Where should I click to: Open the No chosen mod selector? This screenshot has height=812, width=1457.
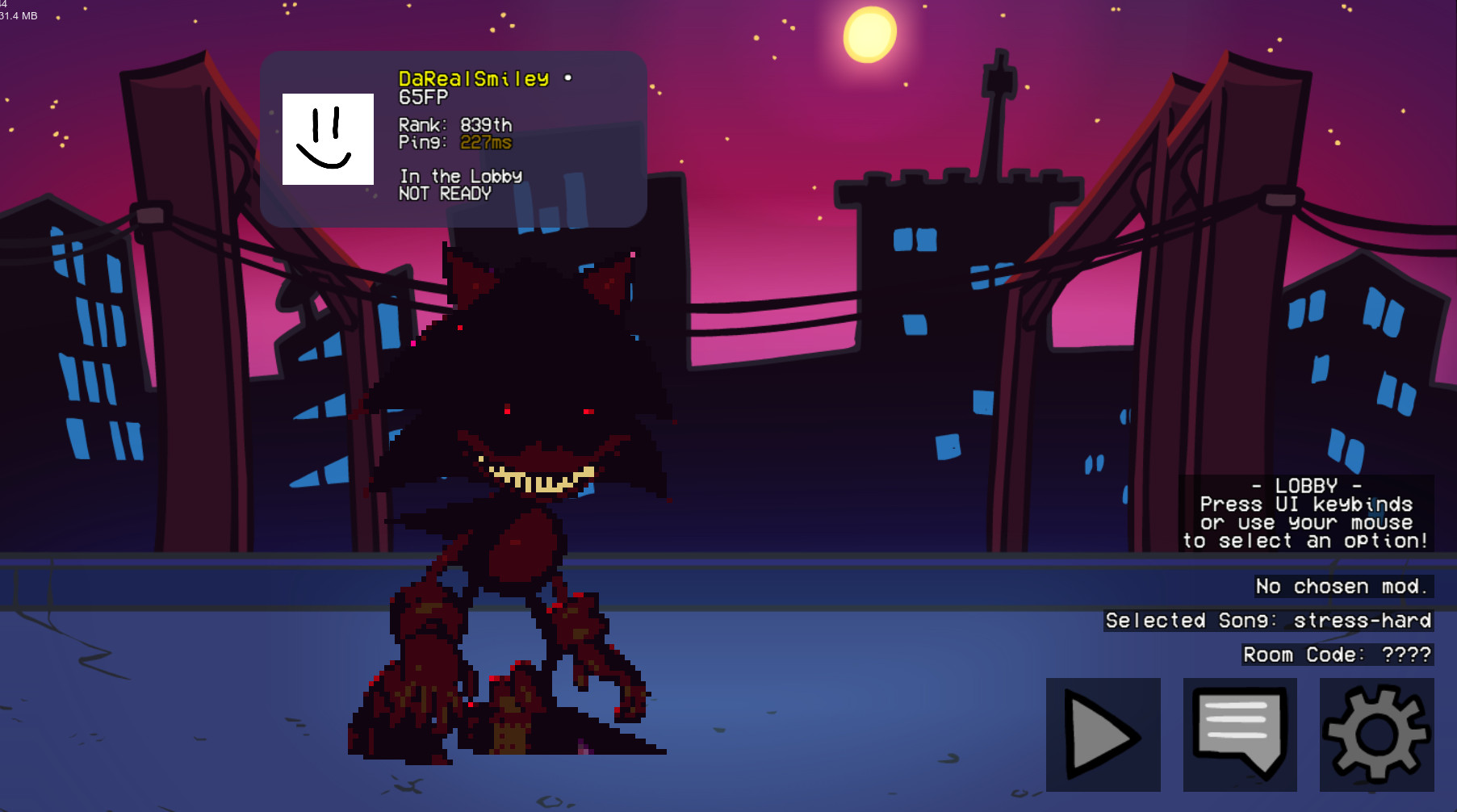(1341, 586)
